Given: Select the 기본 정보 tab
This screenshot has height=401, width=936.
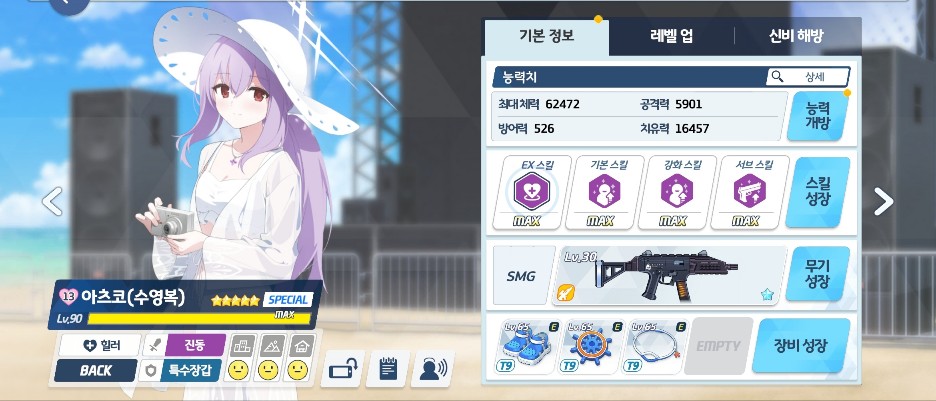Looking at the screenshot, I should coord(546,37).
